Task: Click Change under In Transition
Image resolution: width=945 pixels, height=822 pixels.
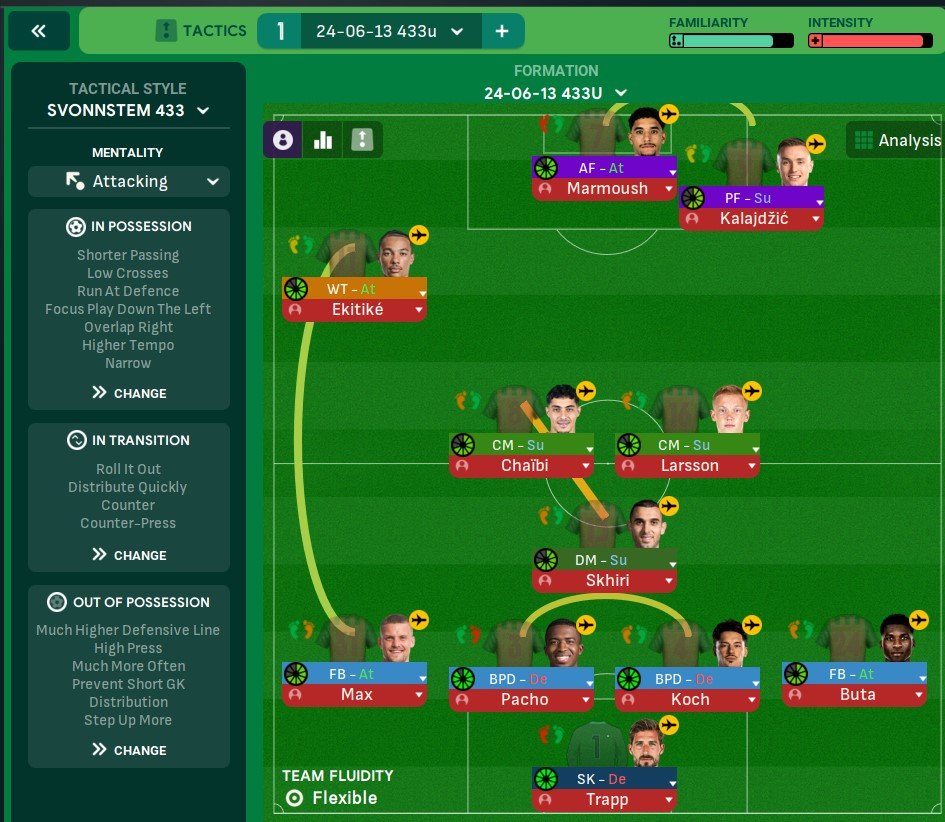Action: 129,555
